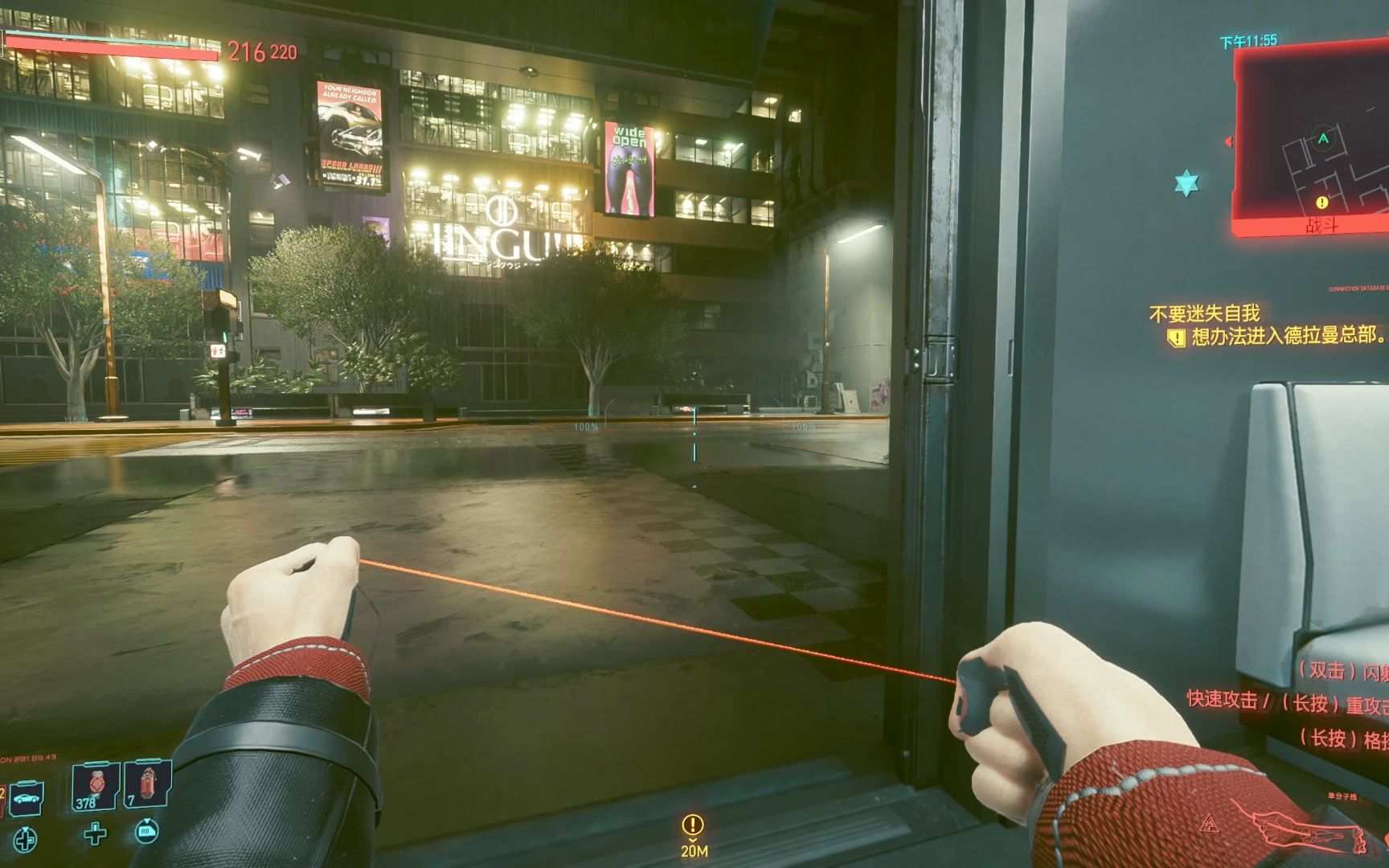Click the cyan six-pointed star icon

(1186, 184)
